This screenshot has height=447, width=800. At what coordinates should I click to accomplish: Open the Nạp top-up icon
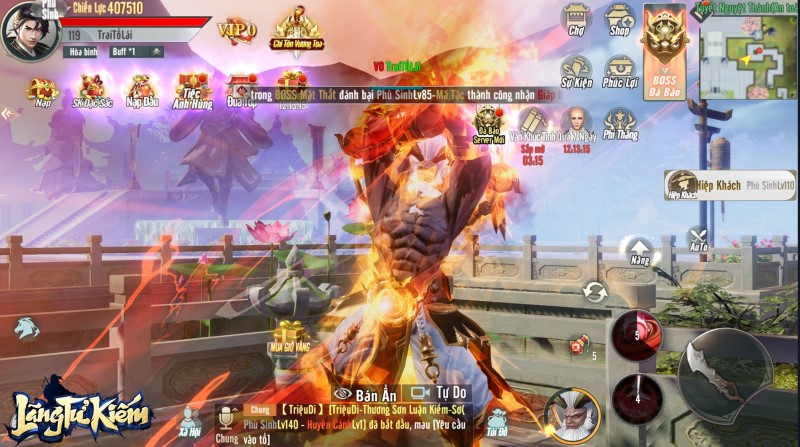(x=42, y=91)
